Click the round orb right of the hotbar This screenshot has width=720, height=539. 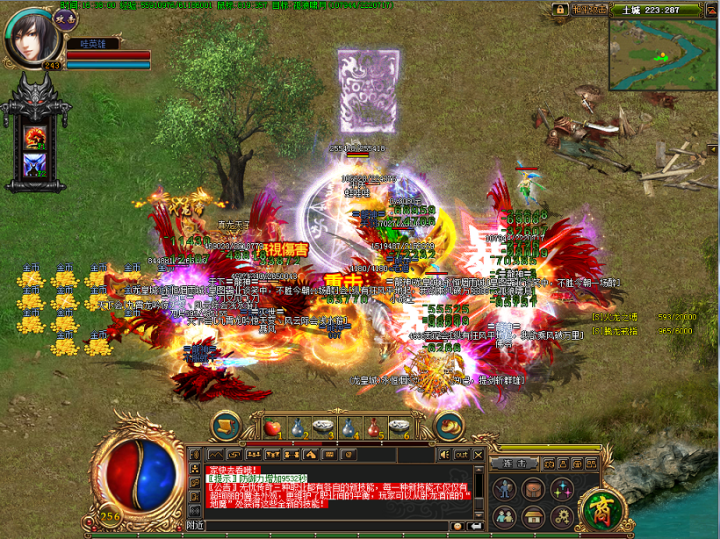tap(449, 425)
